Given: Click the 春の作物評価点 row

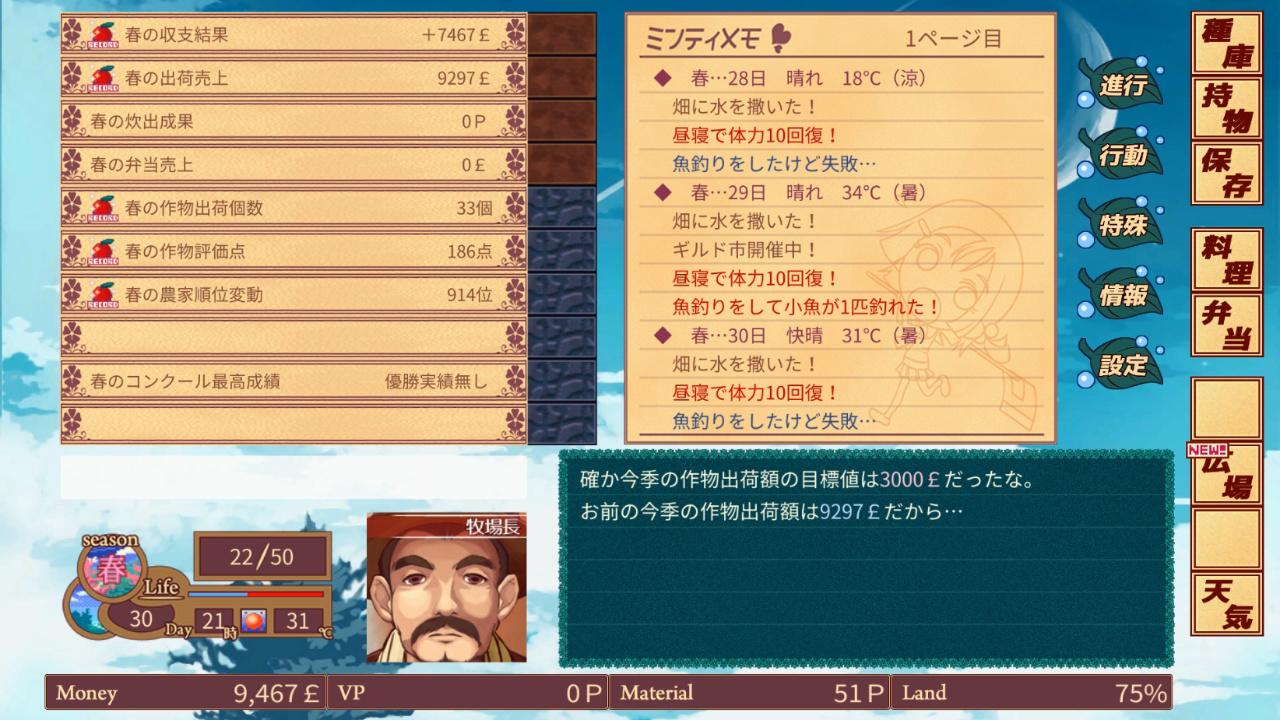Looking at the screenshot, I should point(293,251).
